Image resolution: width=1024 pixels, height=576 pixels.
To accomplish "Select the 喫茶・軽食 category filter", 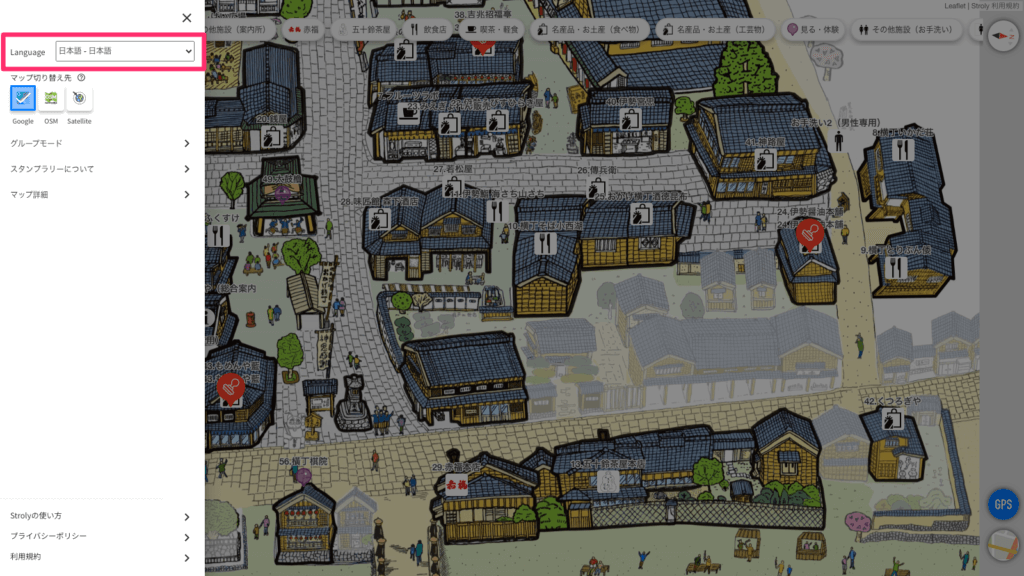I will tap(493, 31).
